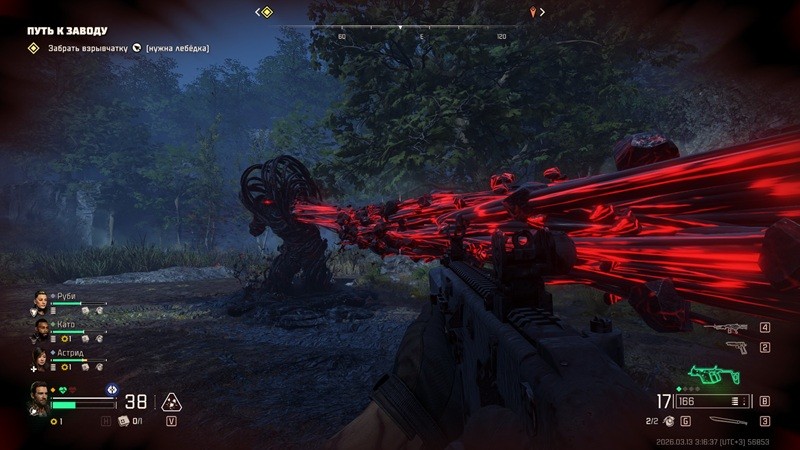The width and height of the screenshot is (800, 450).
Task: Click the yellow diamond objective marker on compass
Action: pos(265,12)
